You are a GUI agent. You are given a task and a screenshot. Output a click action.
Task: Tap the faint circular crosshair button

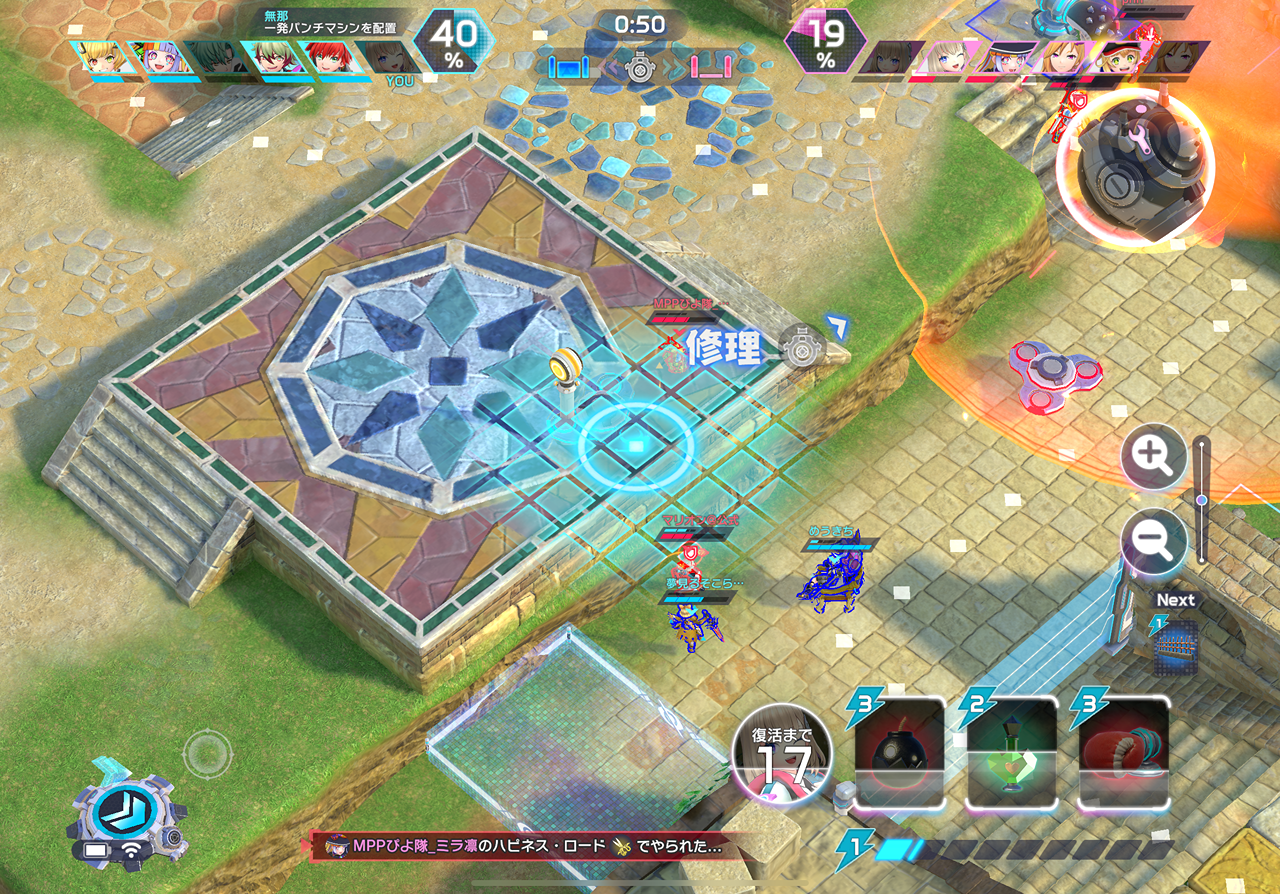point(207,750)
